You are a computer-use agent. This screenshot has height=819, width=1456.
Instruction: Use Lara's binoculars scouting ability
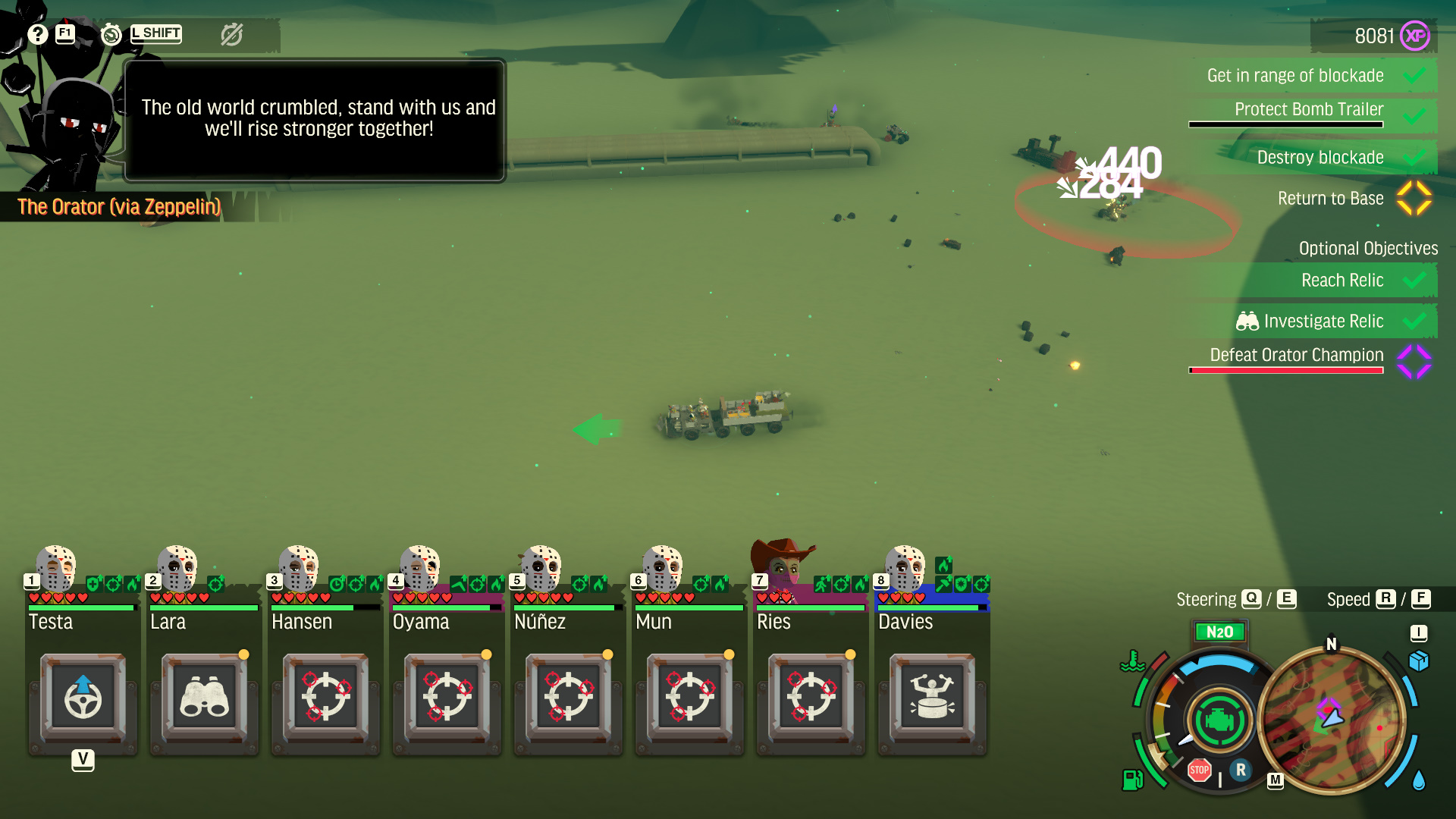coord(204,697)
